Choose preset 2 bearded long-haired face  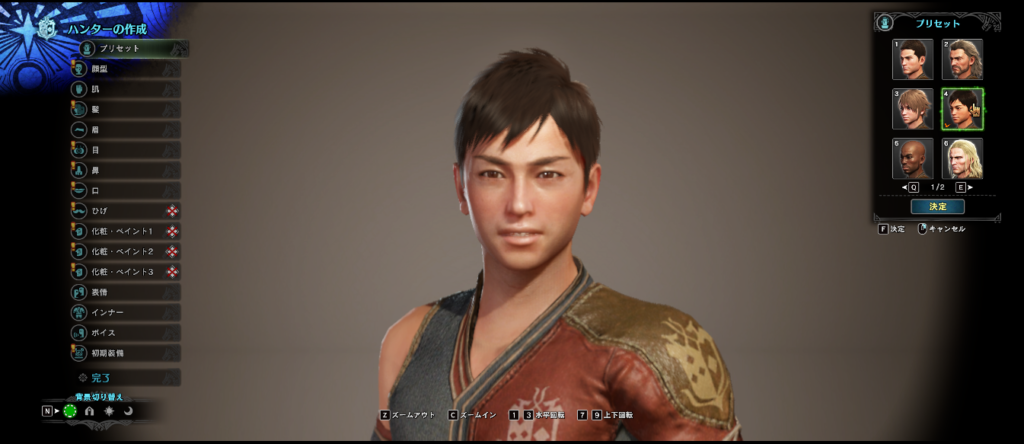pyautogui.click(x=962, y=60)
